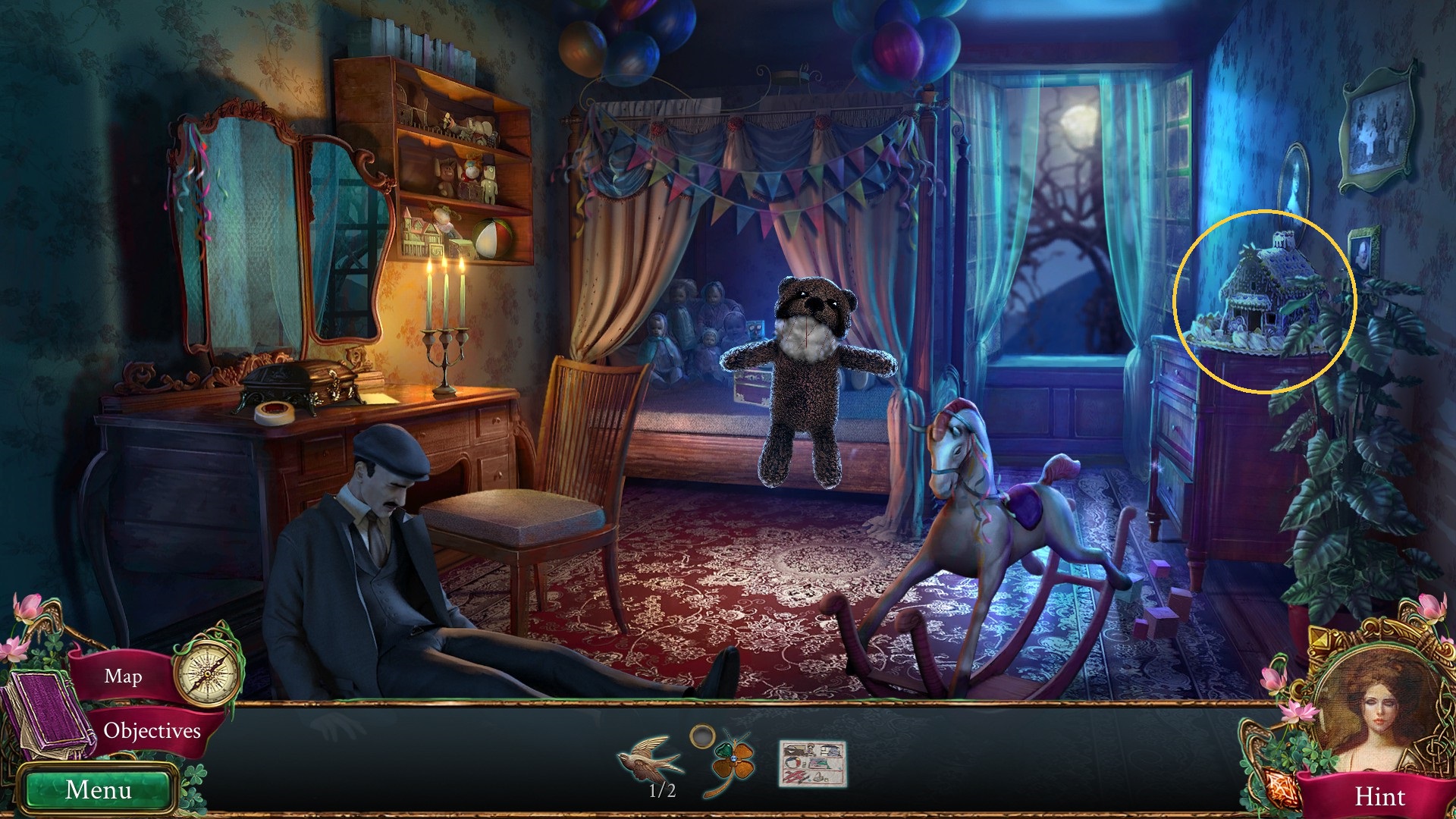The width and height of the screenshot is (1456, 819).
Task: Use the Hint ribbon button
Action: click(1379, 796)
